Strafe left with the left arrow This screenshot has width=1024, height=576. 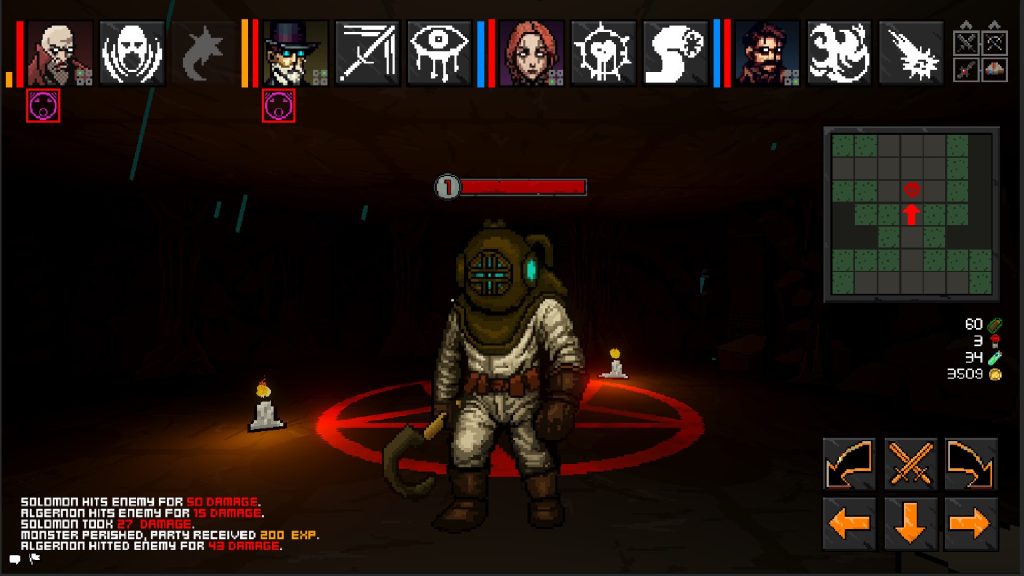(x=849, y=523)
